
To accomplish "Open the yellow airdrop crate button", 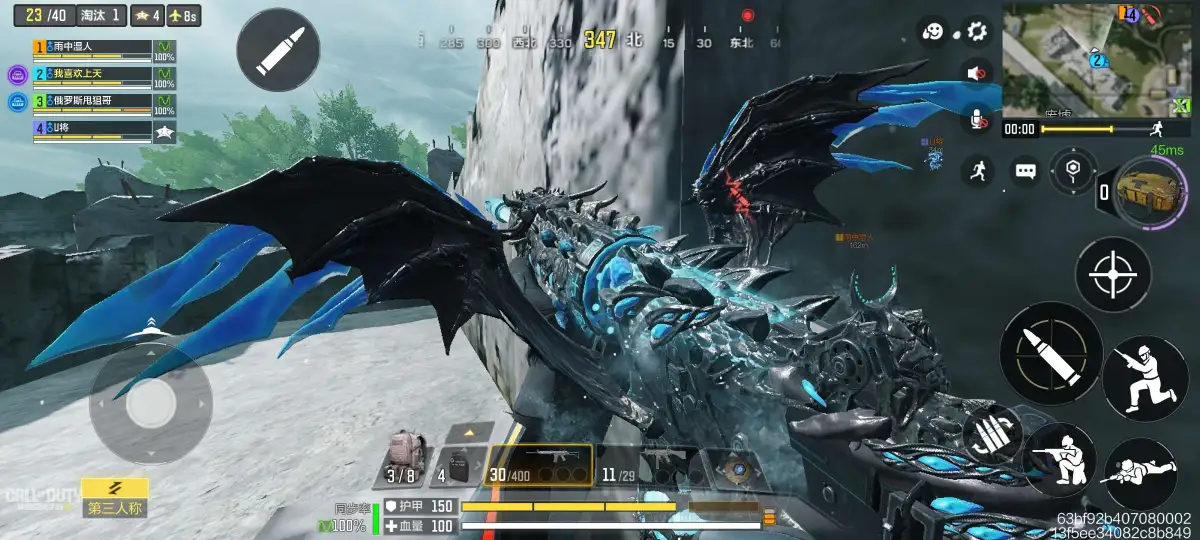I will point(1145,190).
